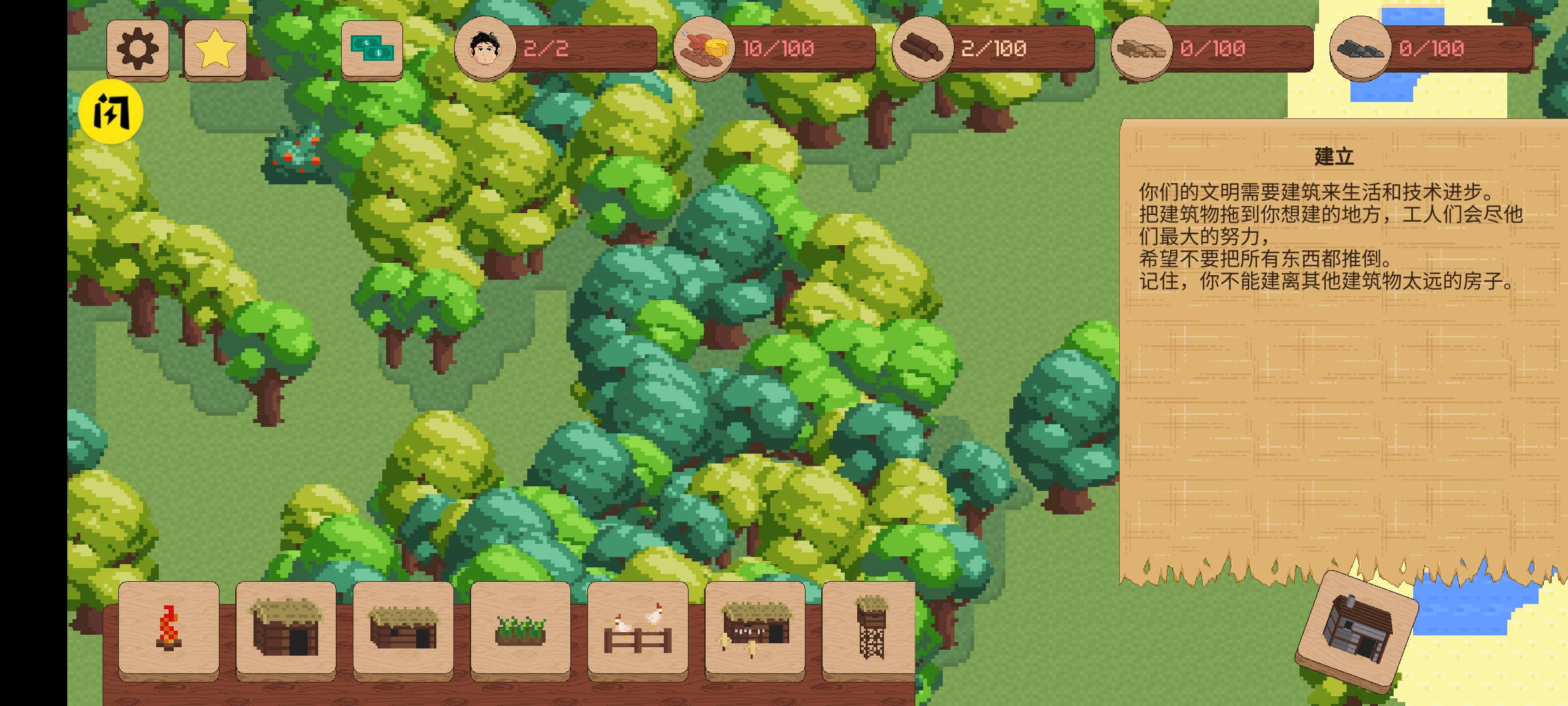This screenshot has height=706, width=1568.
Task: Tap the yellow lightning overlay badge
Action: coord(111,112)
